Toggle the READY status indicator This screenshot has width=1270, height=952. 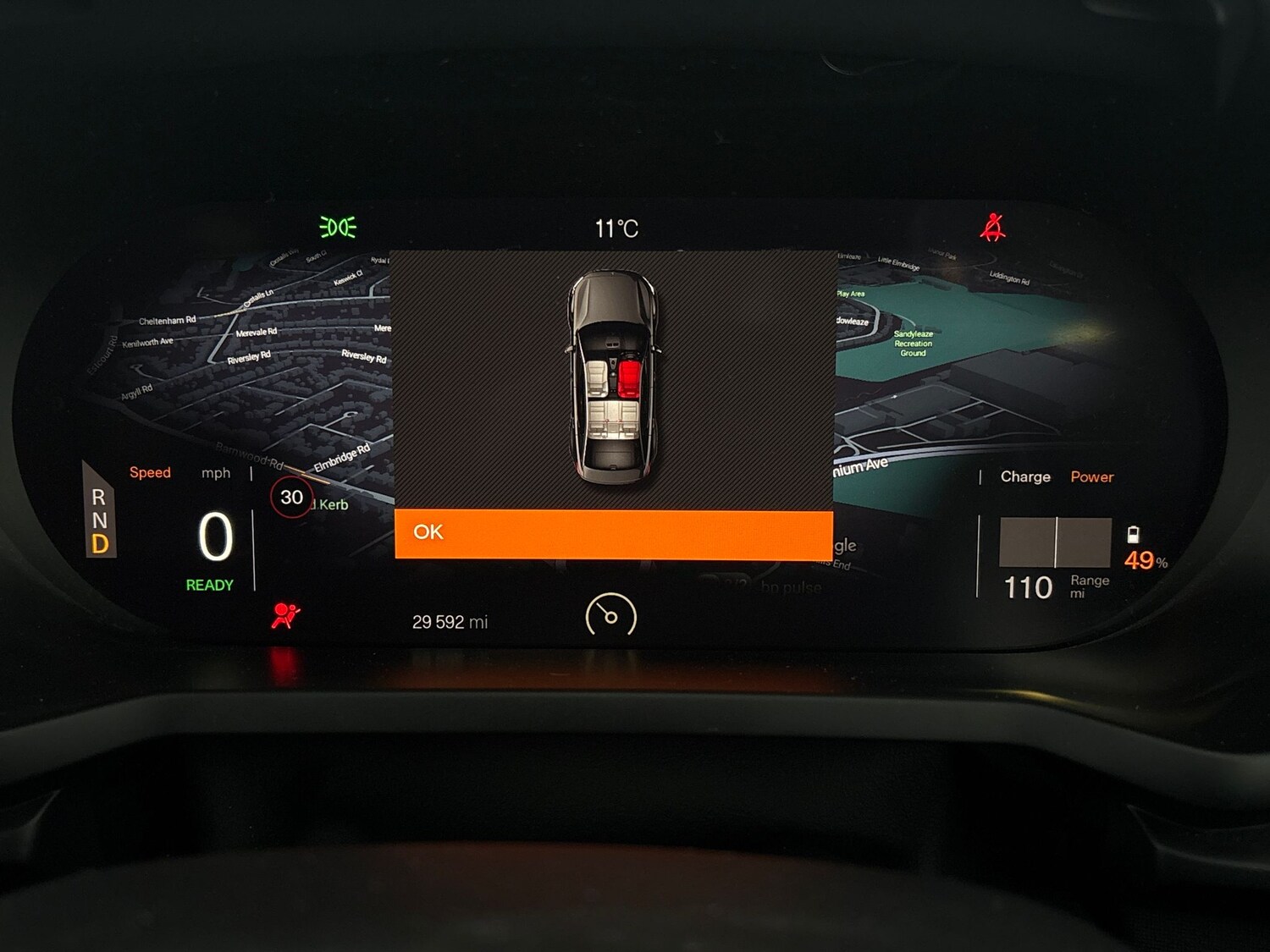pyautogui.click(x=208, y=585)
